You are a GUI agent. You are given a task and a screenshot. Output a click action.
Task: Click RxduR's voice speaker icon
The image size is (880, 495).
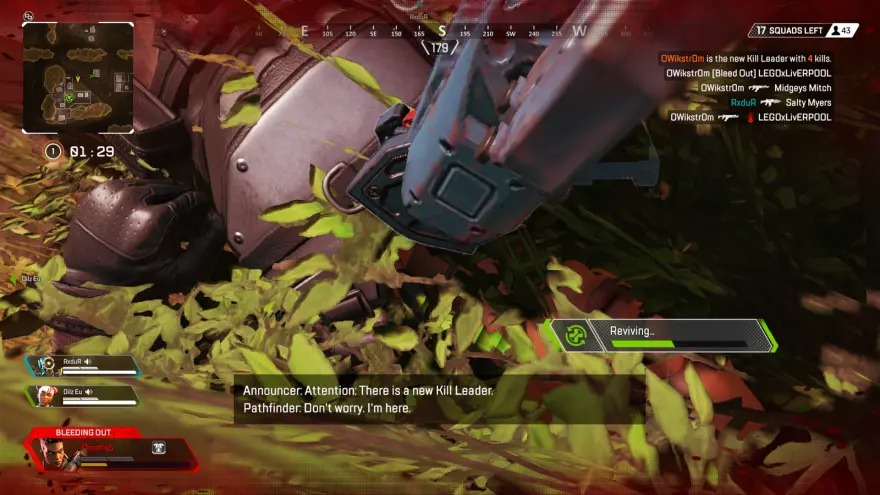tap(87, 361)
